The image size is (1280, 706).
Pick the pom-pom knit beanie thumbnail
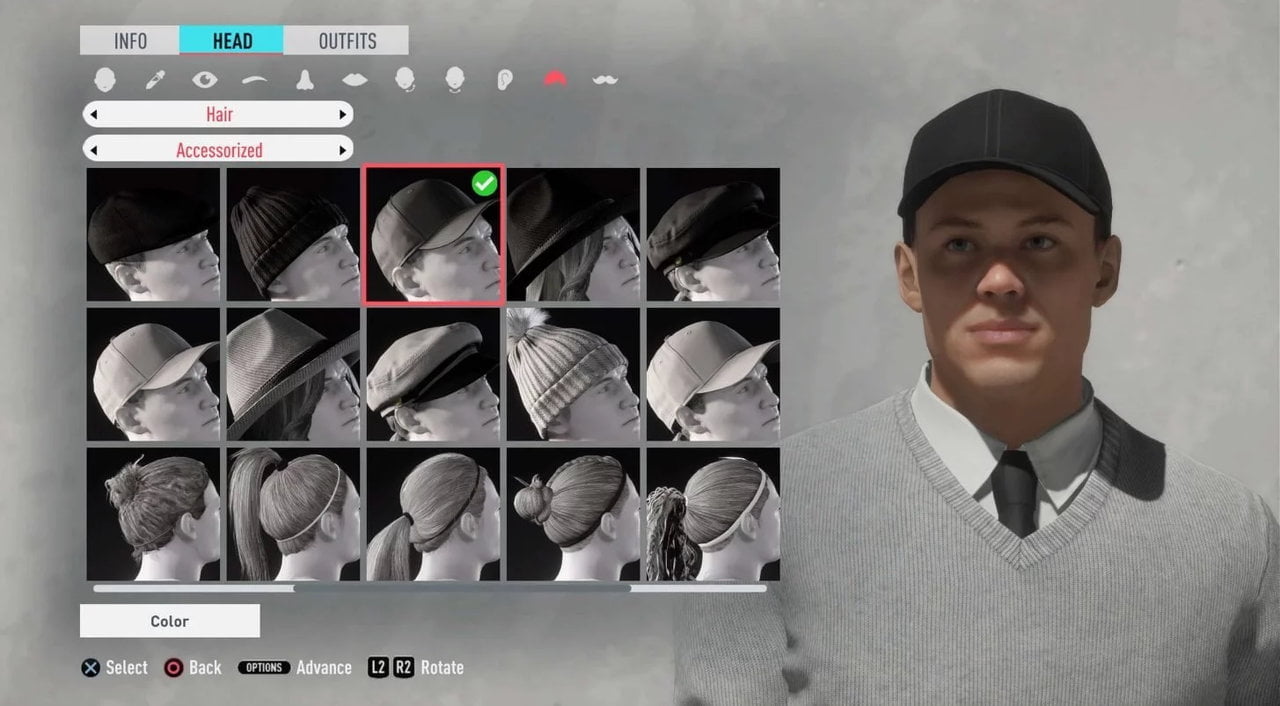click(x=573, y=375)
